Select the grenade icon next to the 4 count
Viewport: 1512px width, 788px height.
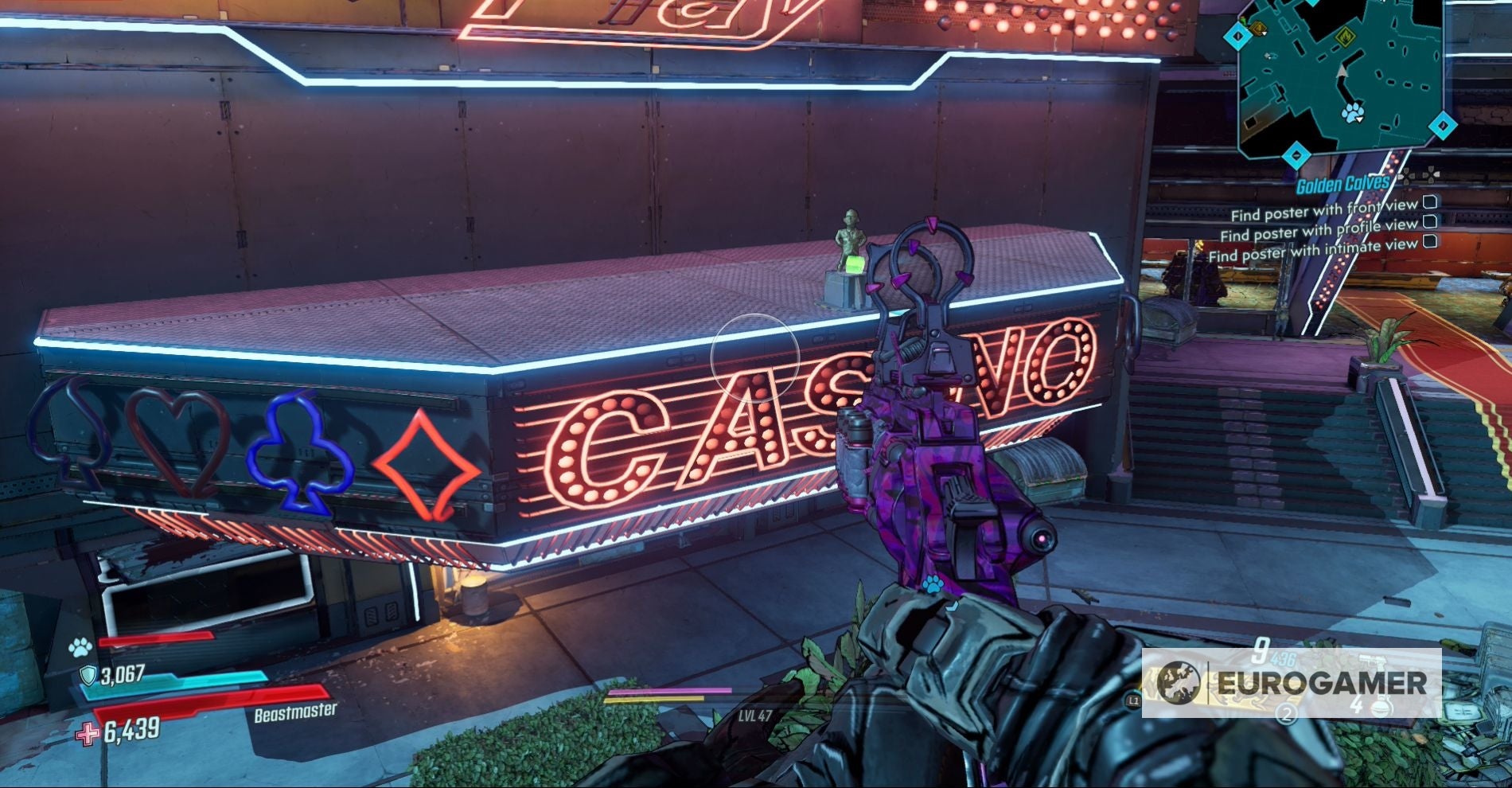coord(1382,708)
